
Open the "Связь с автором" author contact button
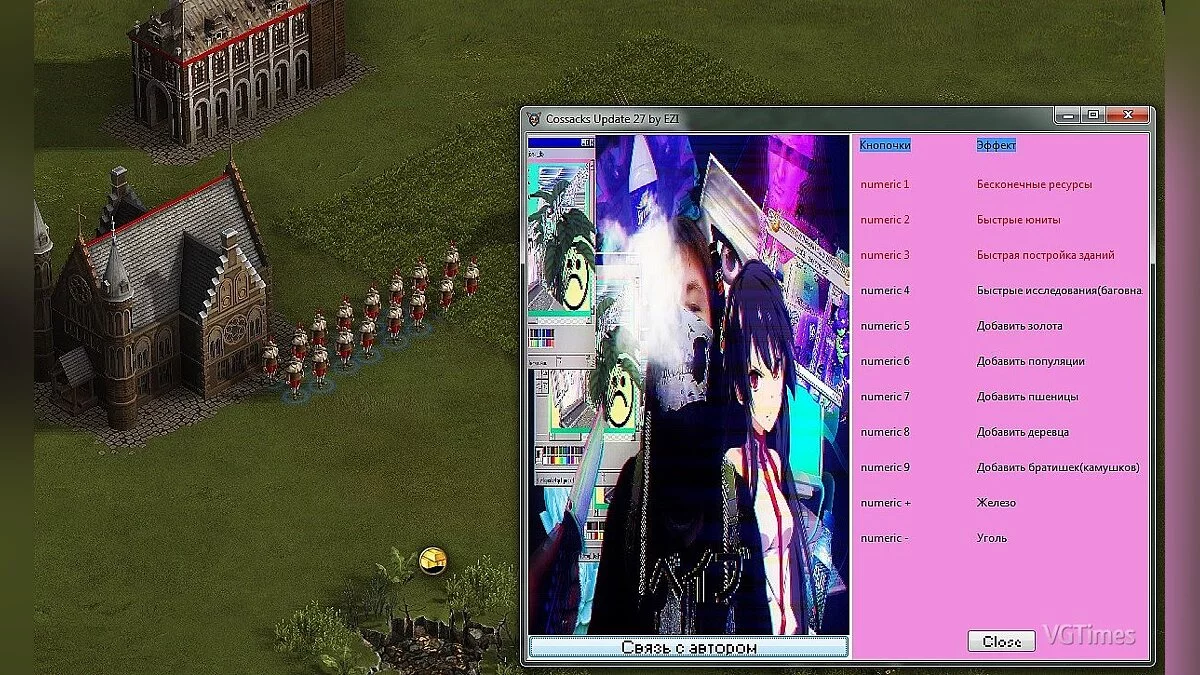point(688,647)
